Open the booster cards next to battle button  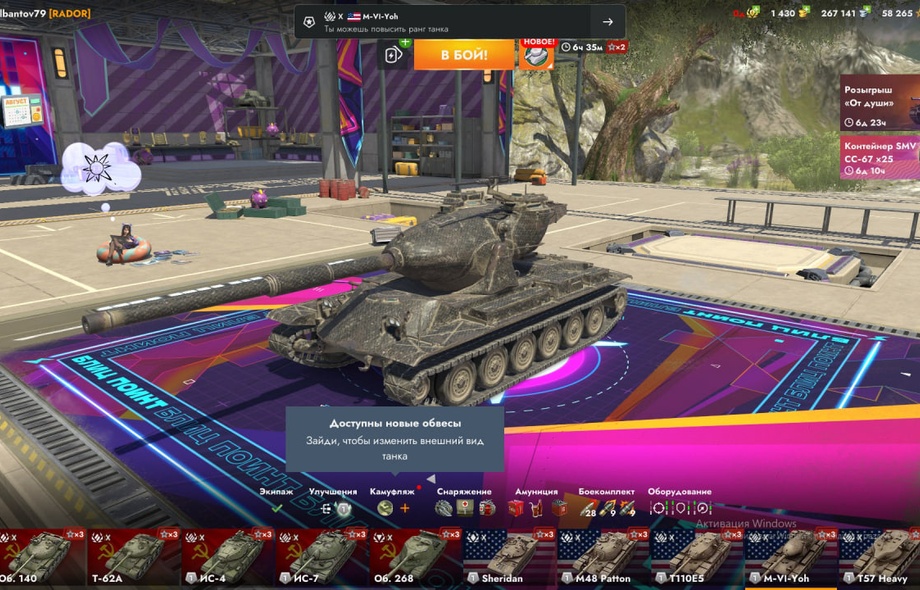(x=394, y=54)
